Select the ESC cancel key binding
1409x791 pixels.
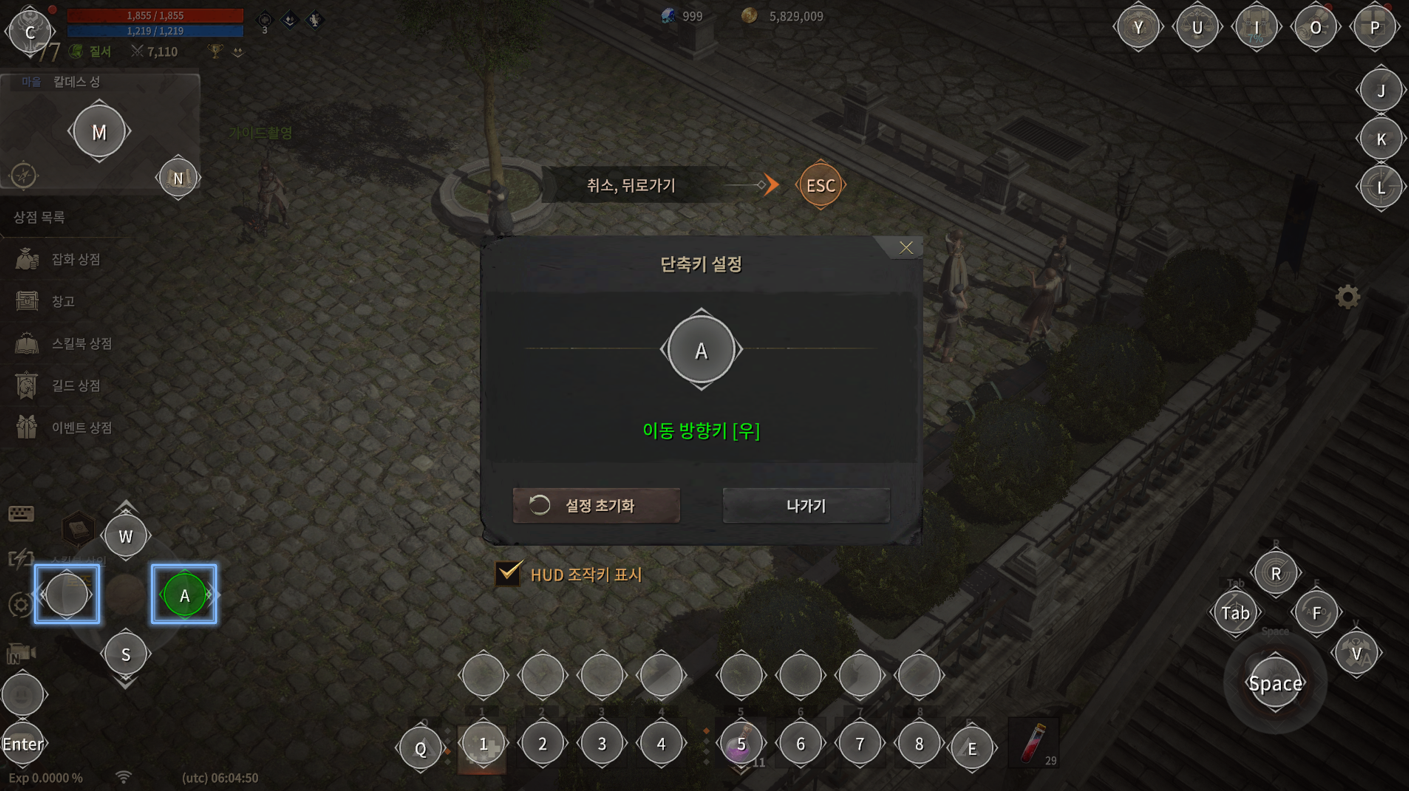click(820, 185)
